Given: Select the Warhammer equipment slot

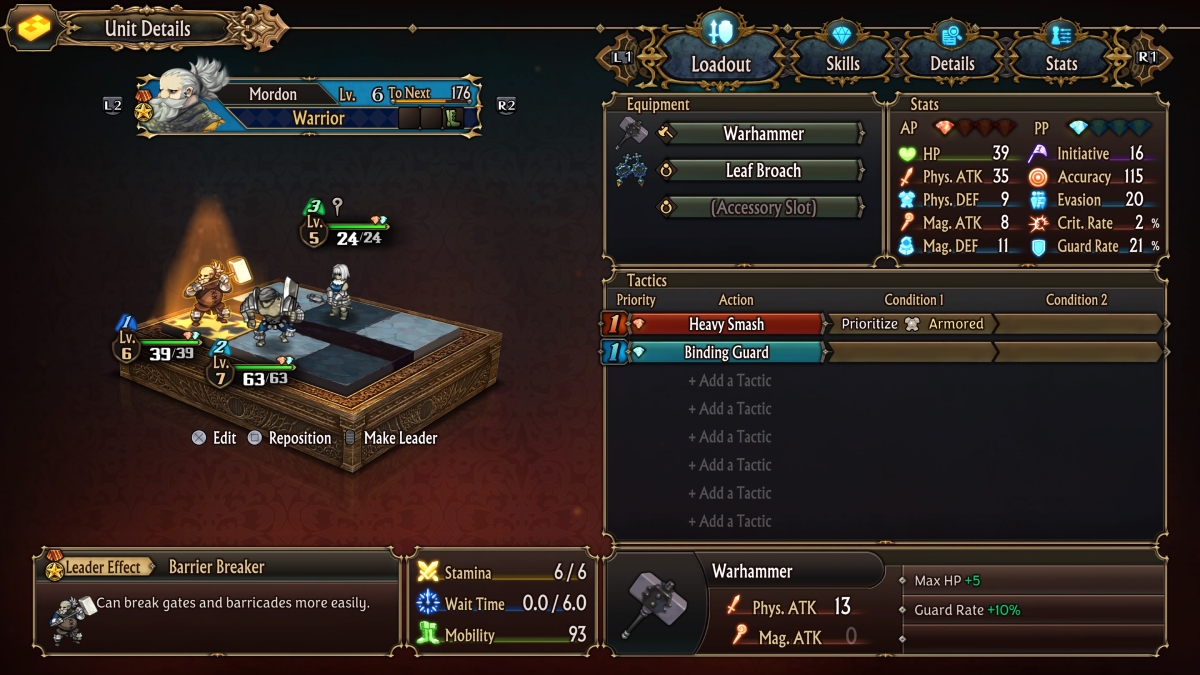Looking at the screenshot, I should 763,134.
